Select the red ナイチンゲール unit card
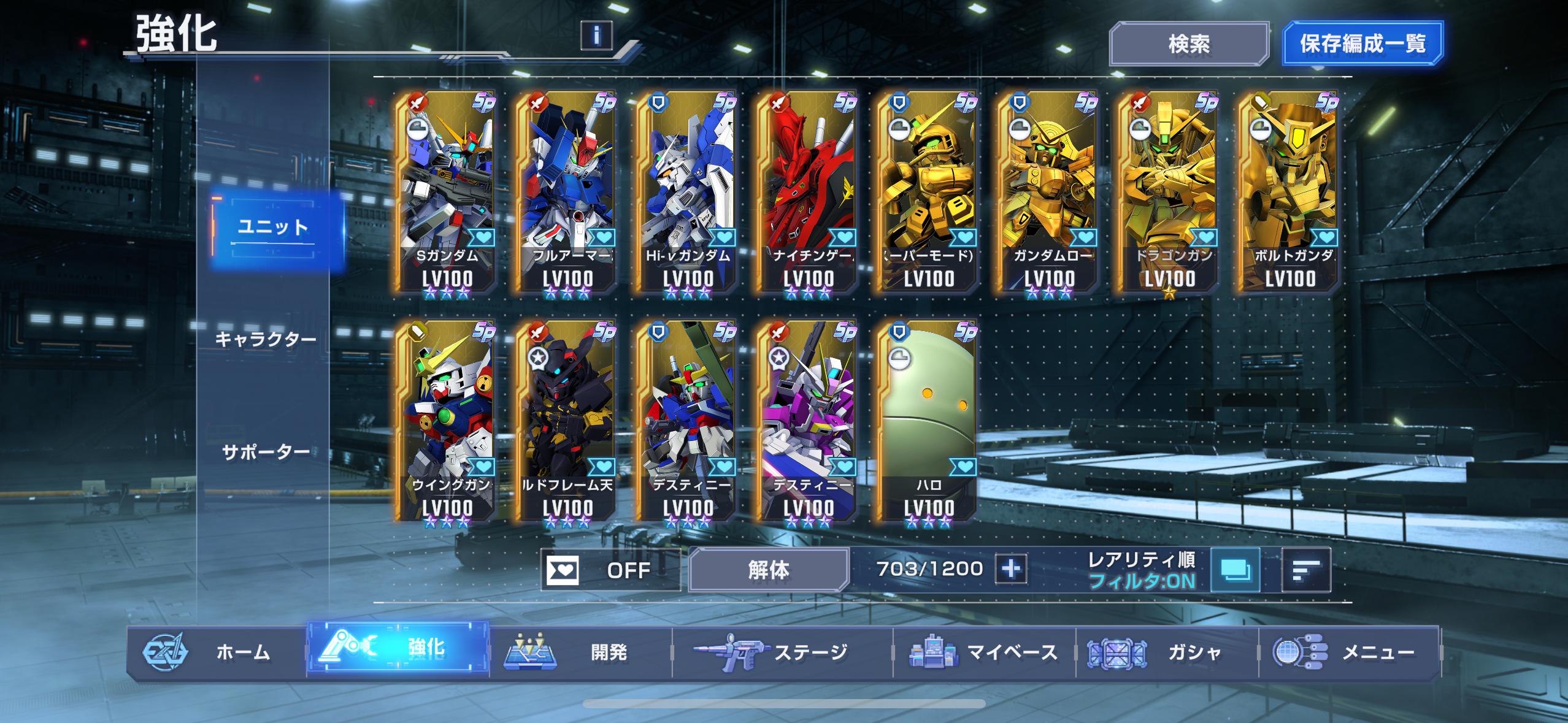 coord(807,191)
